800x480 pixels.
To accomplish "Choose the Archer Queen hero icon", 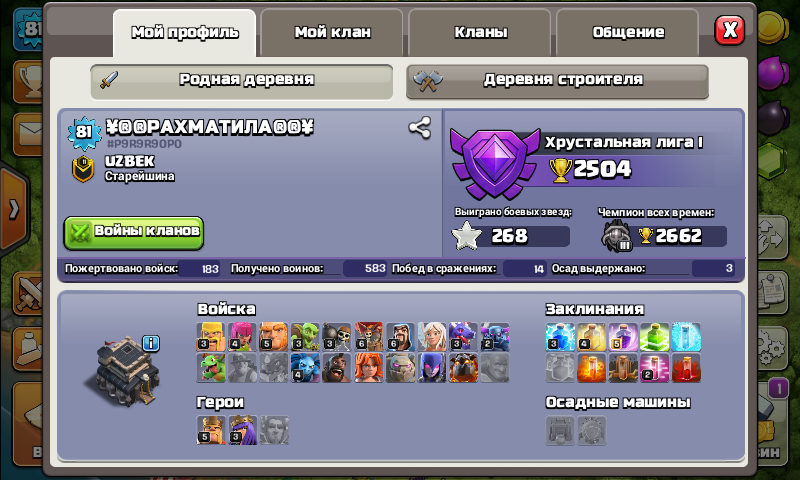I will pyautogui.click(x=242, y=430).
